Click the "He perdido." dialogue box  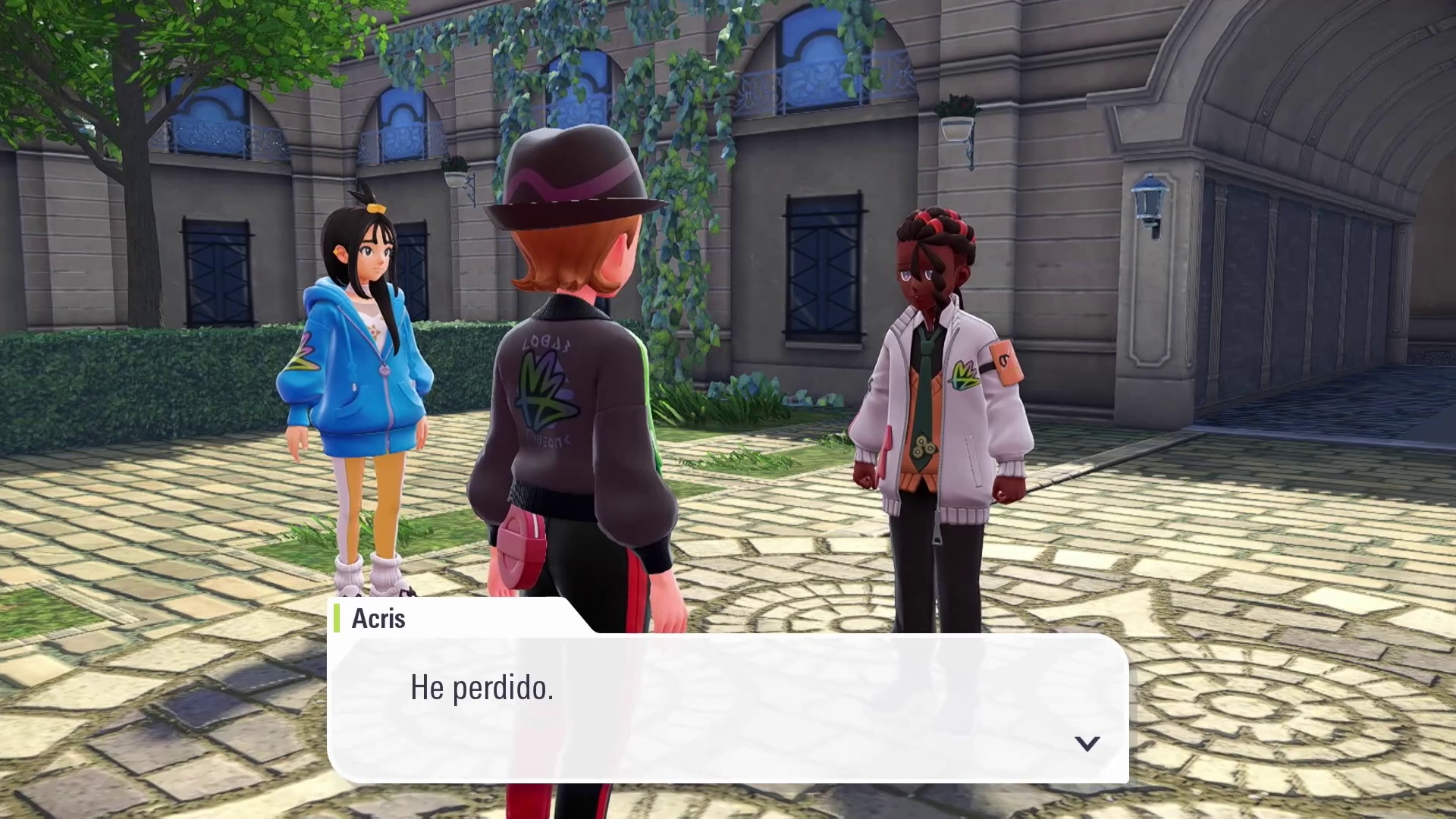click(727, 708)
